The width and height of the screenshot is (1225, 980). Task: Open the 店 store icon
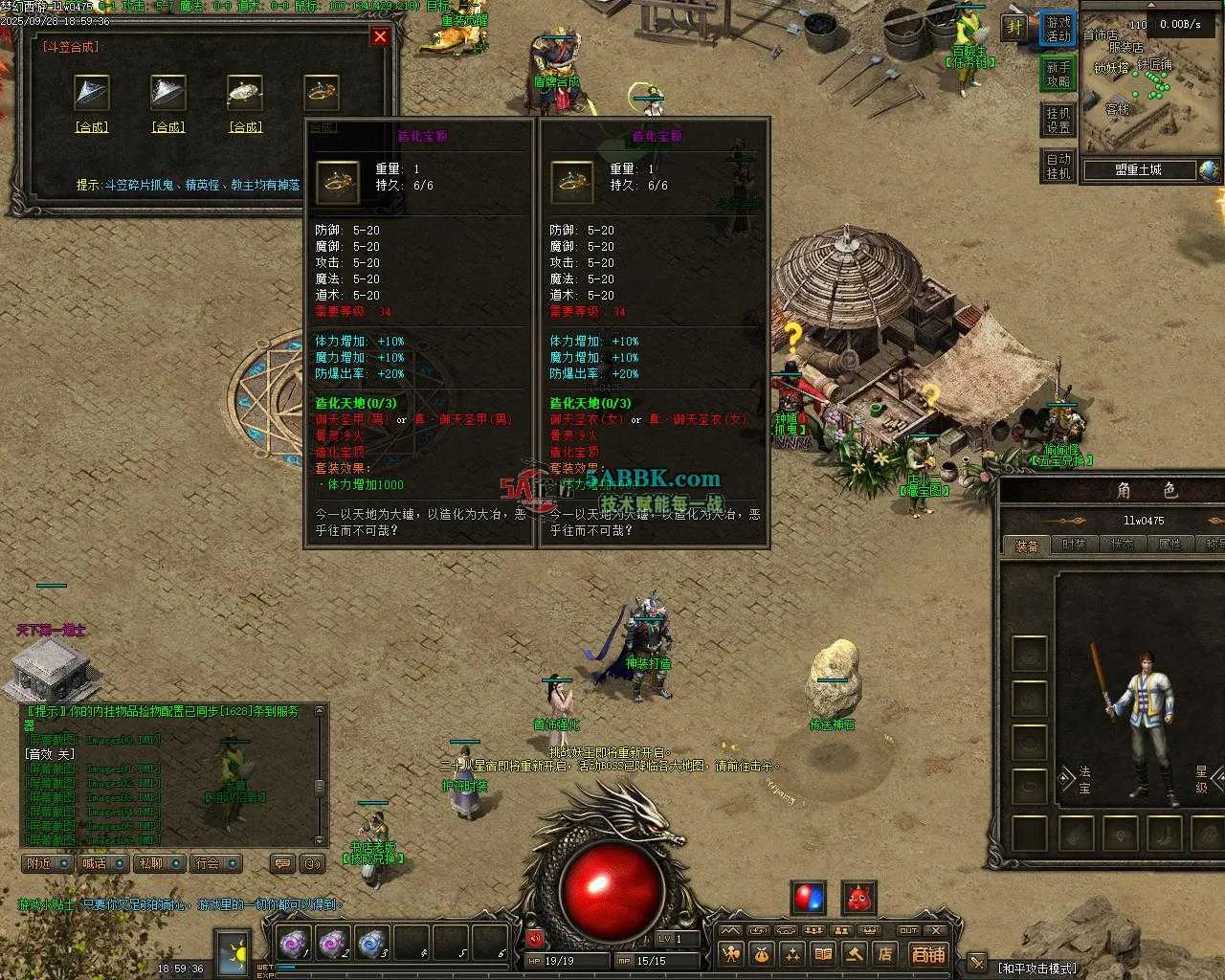click(885, 954)
